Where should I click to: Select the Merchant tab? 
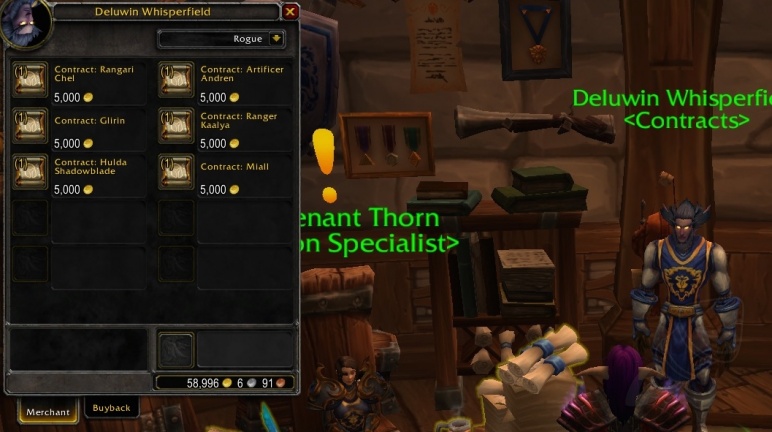(x=48, y=411)
